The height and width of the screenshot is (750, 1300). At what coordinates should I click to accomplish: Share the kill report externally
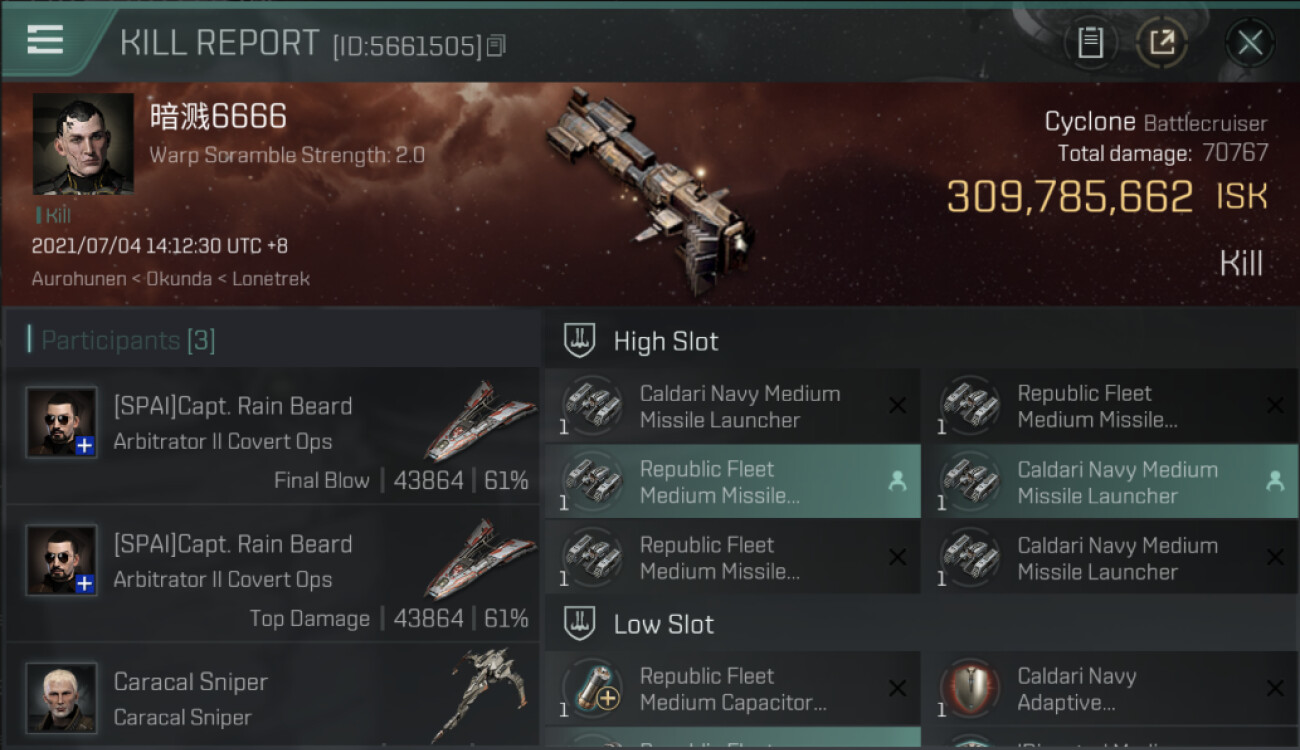pos(1162,43)
